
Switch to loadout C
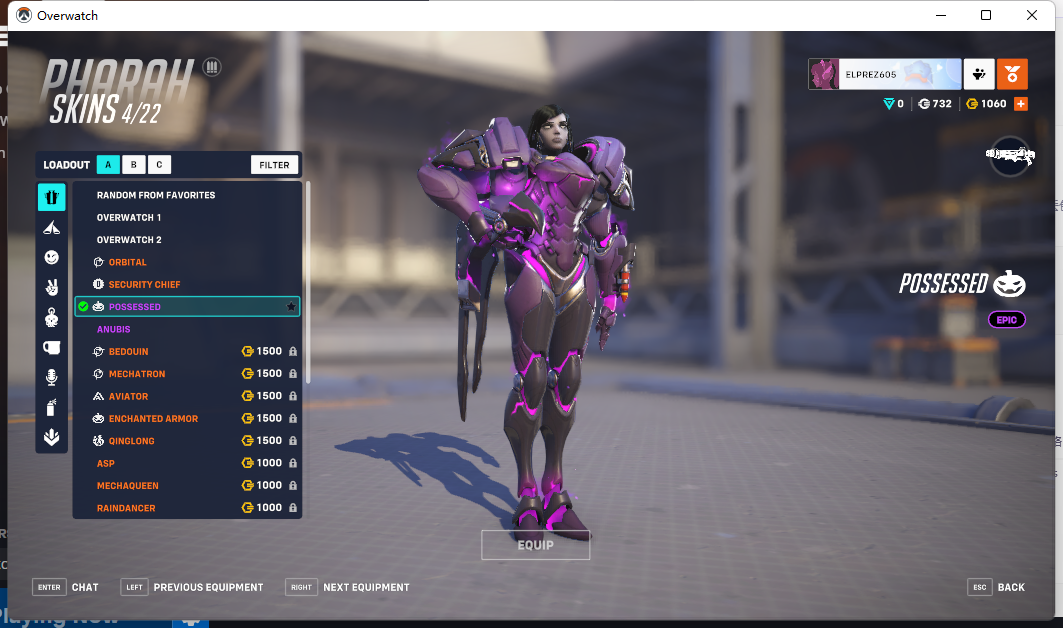pyautogui.click(x=160, y=165)
